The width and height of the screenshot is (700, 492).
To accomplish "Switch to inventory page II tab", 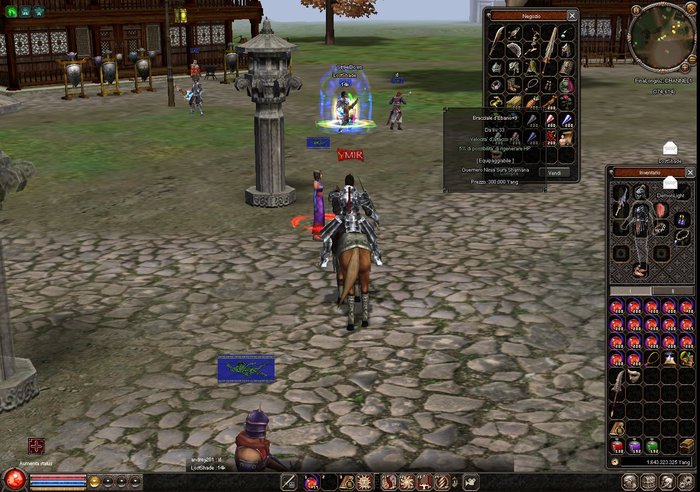I will 673,291.
